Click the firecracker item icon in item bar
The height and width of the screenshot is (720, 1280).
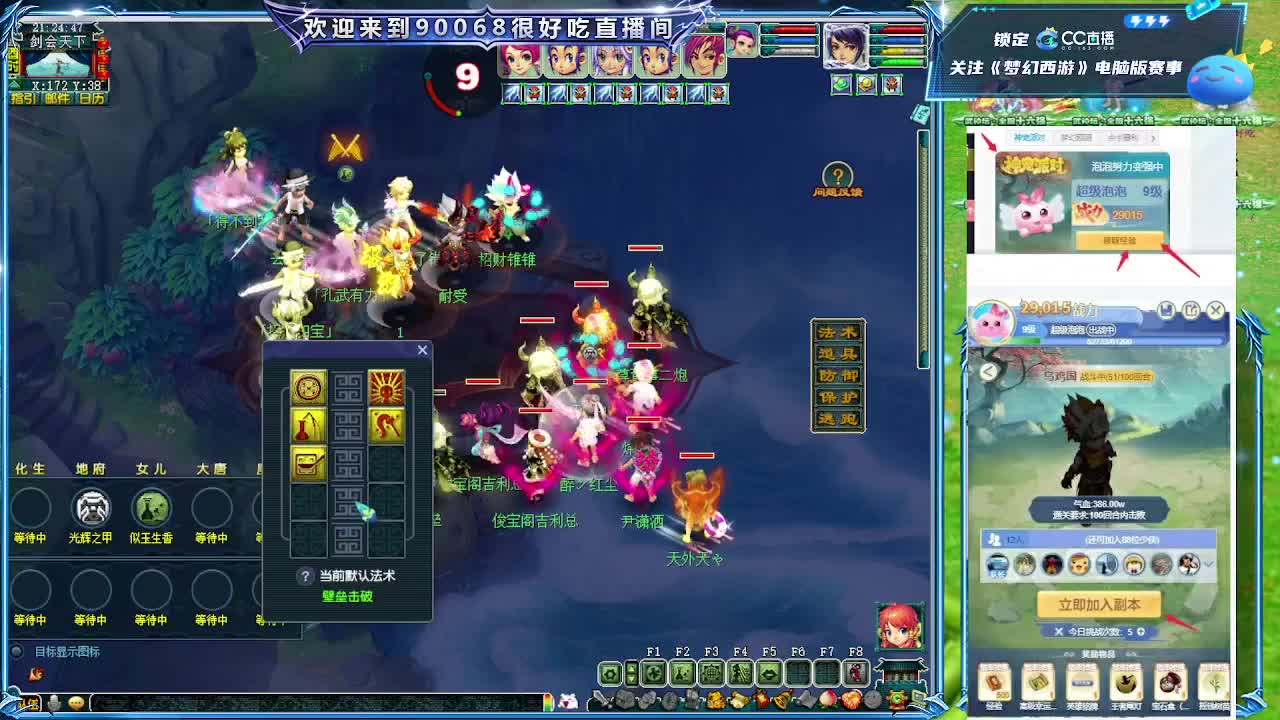[x=760, y=699]
